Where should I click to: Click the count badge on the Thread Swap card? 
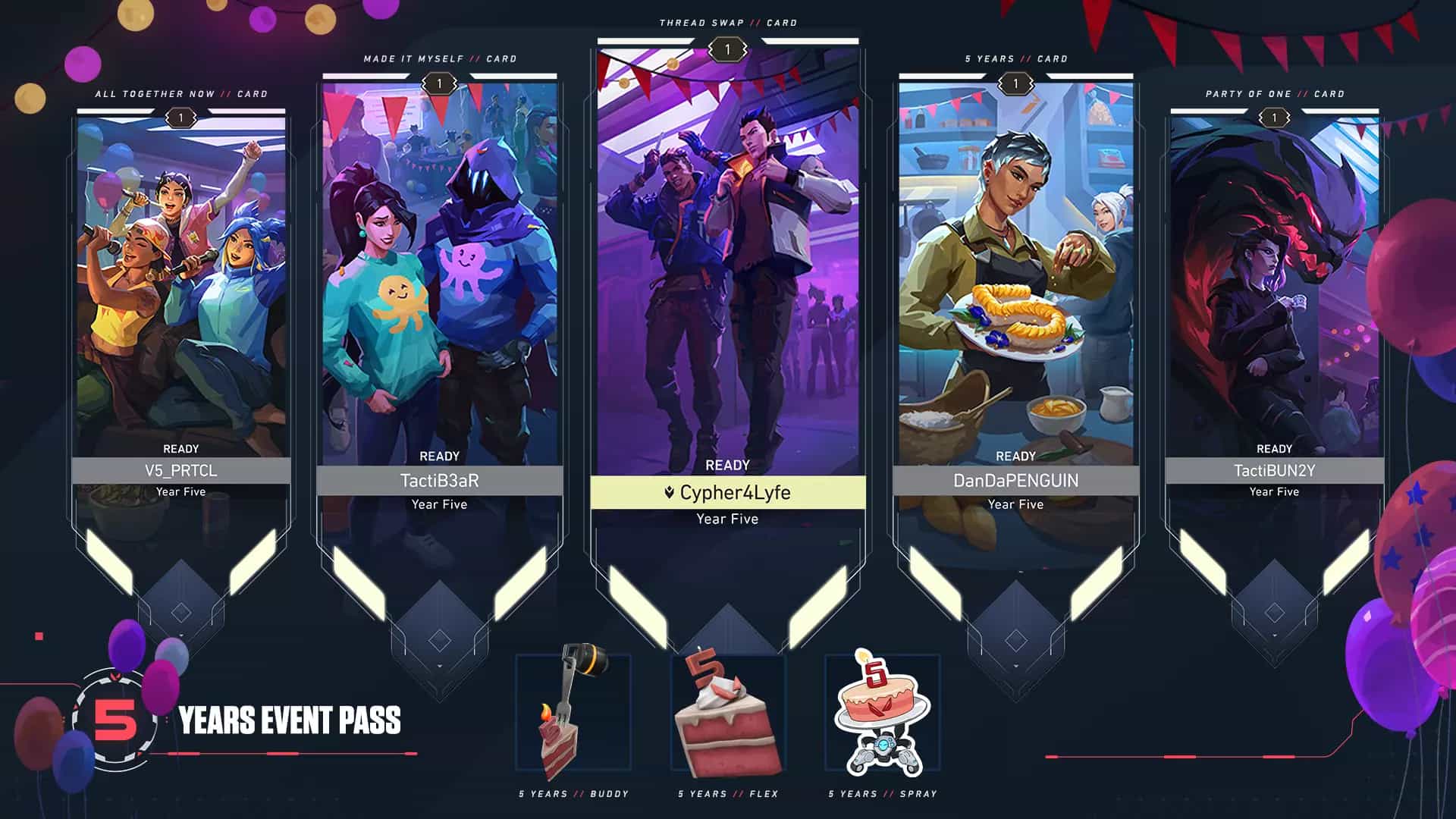tap(728, 50)
